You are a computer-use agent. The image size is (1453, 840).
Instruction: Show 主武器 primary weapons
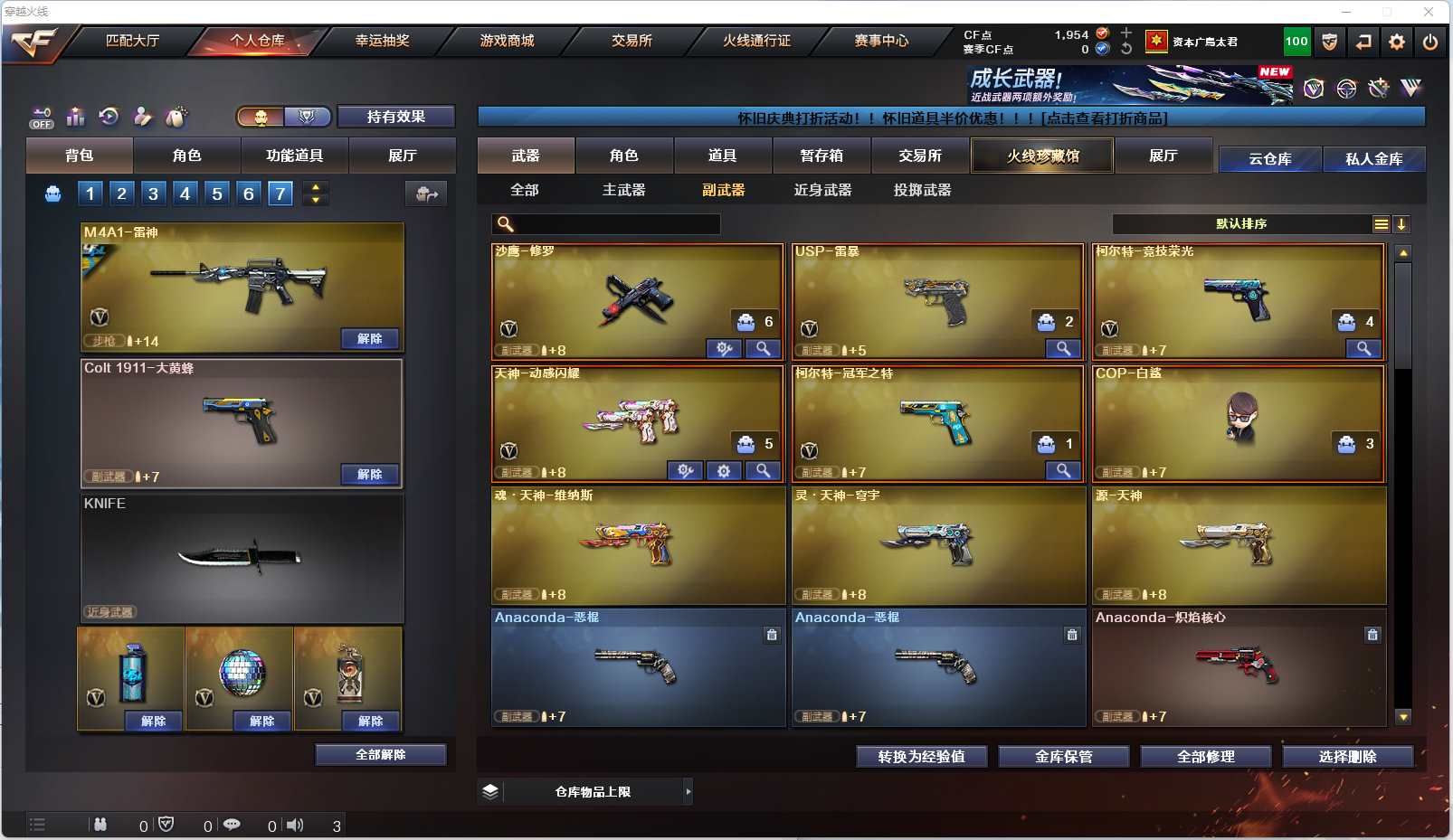(623, 190)
